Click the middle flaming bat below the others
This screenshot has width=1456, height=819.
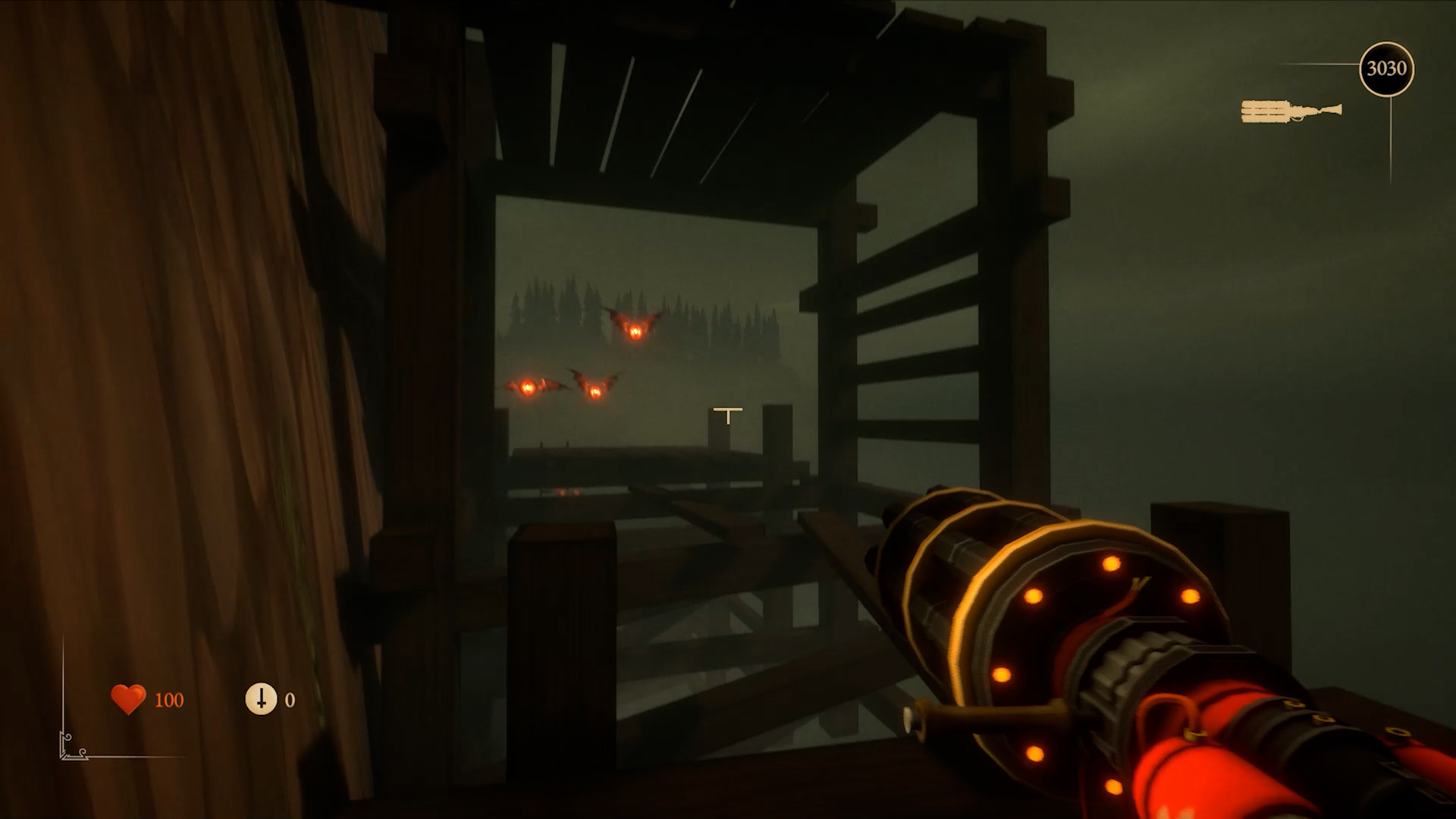(595, 391)
